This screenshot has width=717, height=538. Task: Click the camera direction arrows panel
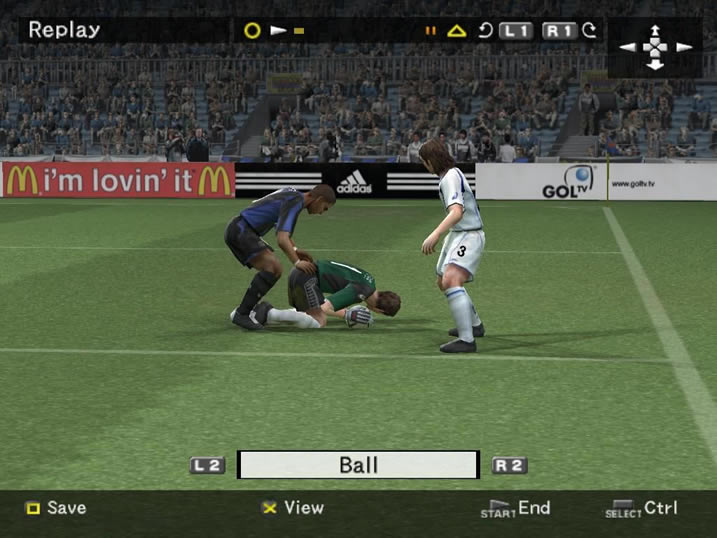(655, 47)
